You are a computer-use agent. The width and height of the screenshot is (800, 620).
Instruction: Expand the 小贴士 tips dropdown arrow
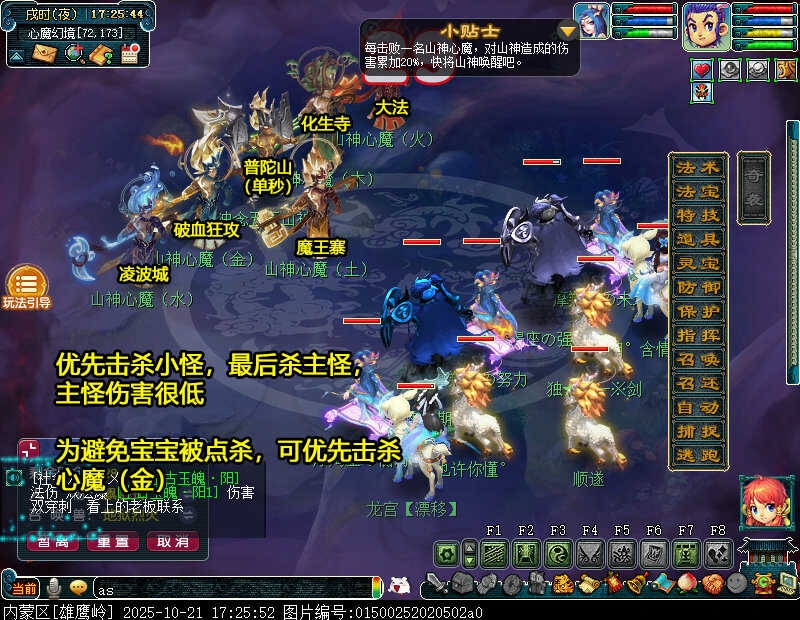click(x=567, y=32)
